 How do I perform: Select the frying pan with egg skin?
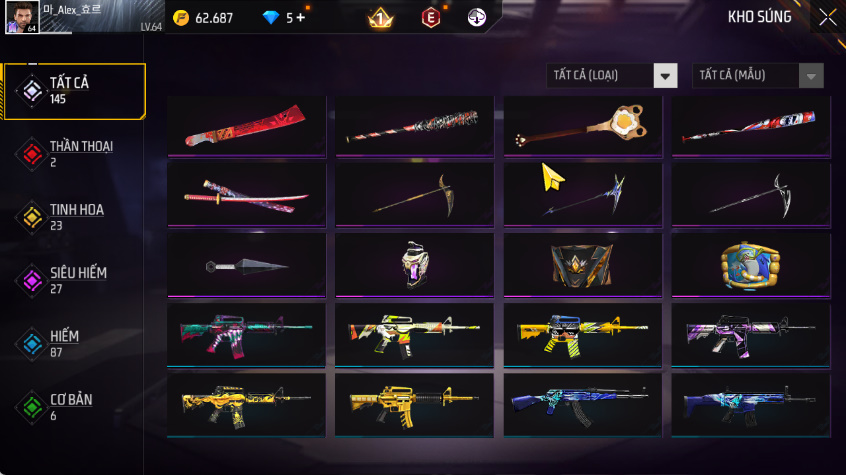(582, 126)
